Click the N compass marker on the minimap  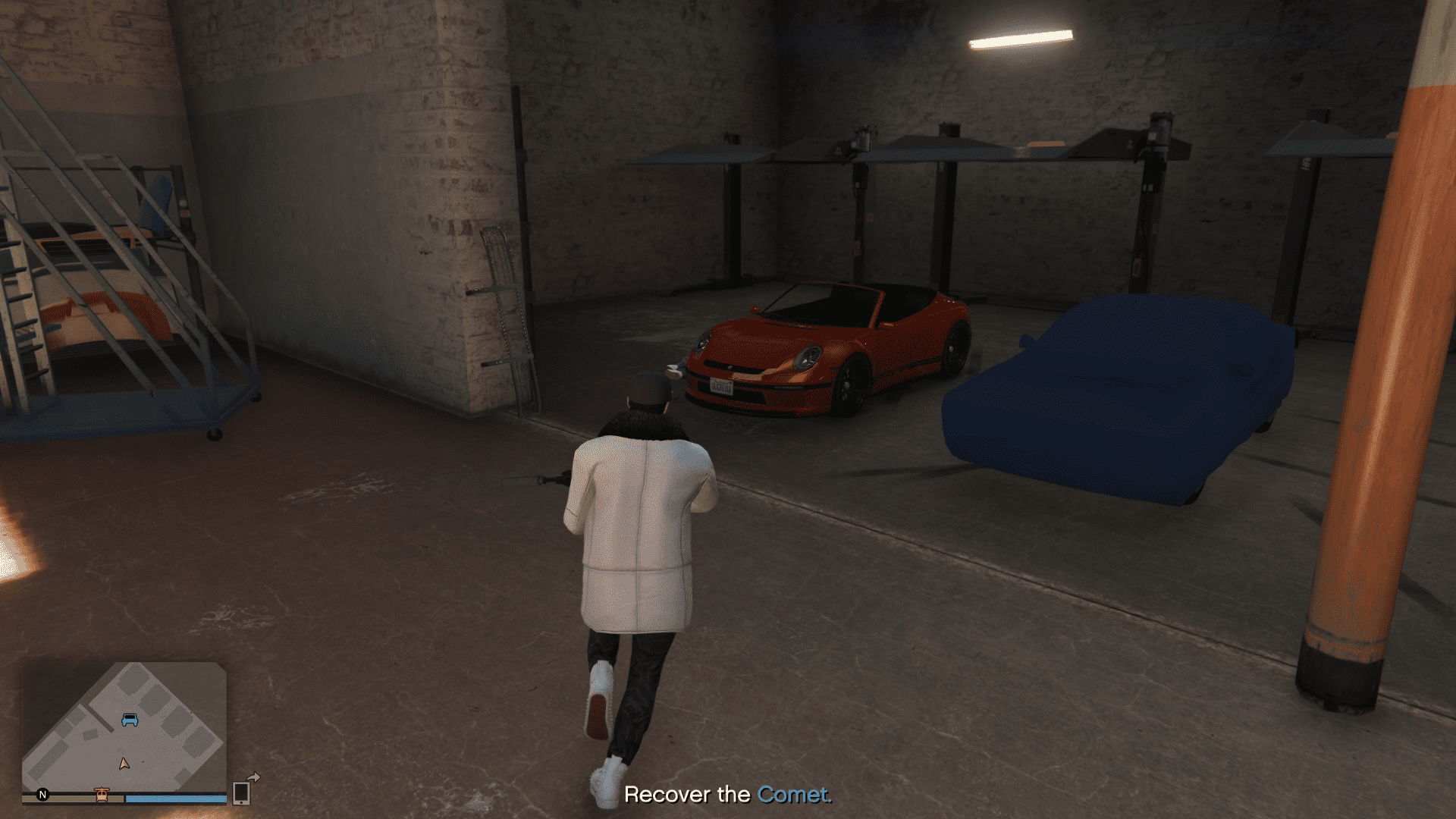coord(42,795)
